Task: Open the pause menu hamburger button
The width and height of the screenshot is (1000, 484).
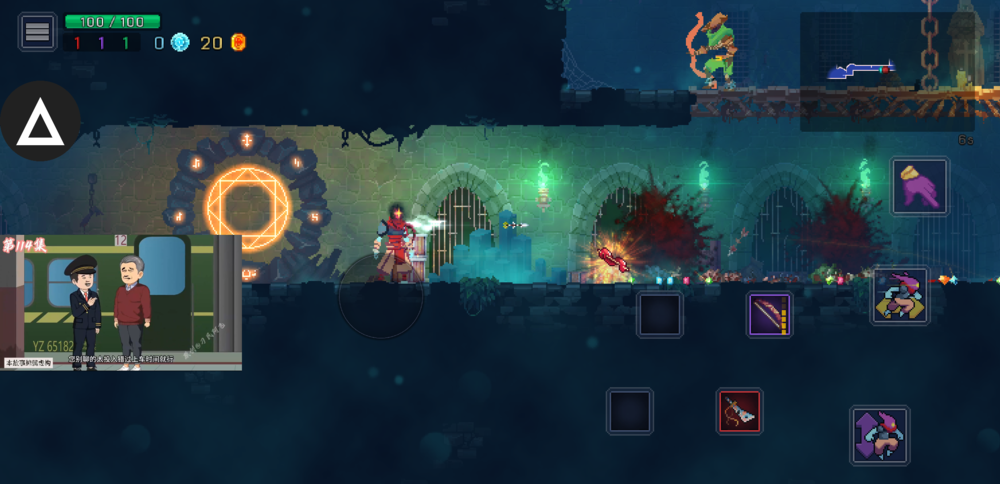Action: pyautogui.click(x=37, y=32)
